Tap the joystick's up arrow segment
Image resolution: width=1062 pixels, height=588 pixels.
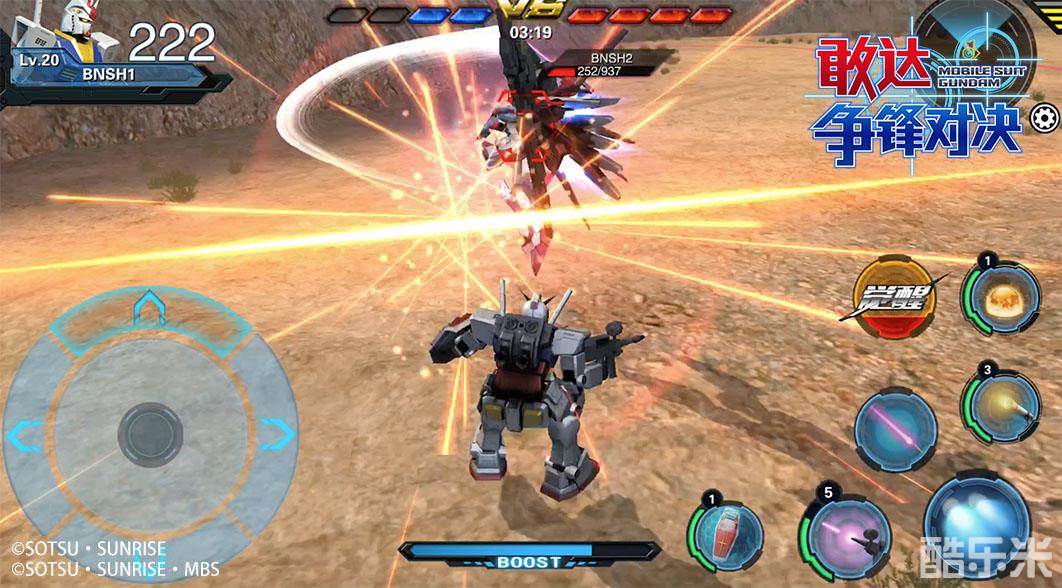coord(149,310)
